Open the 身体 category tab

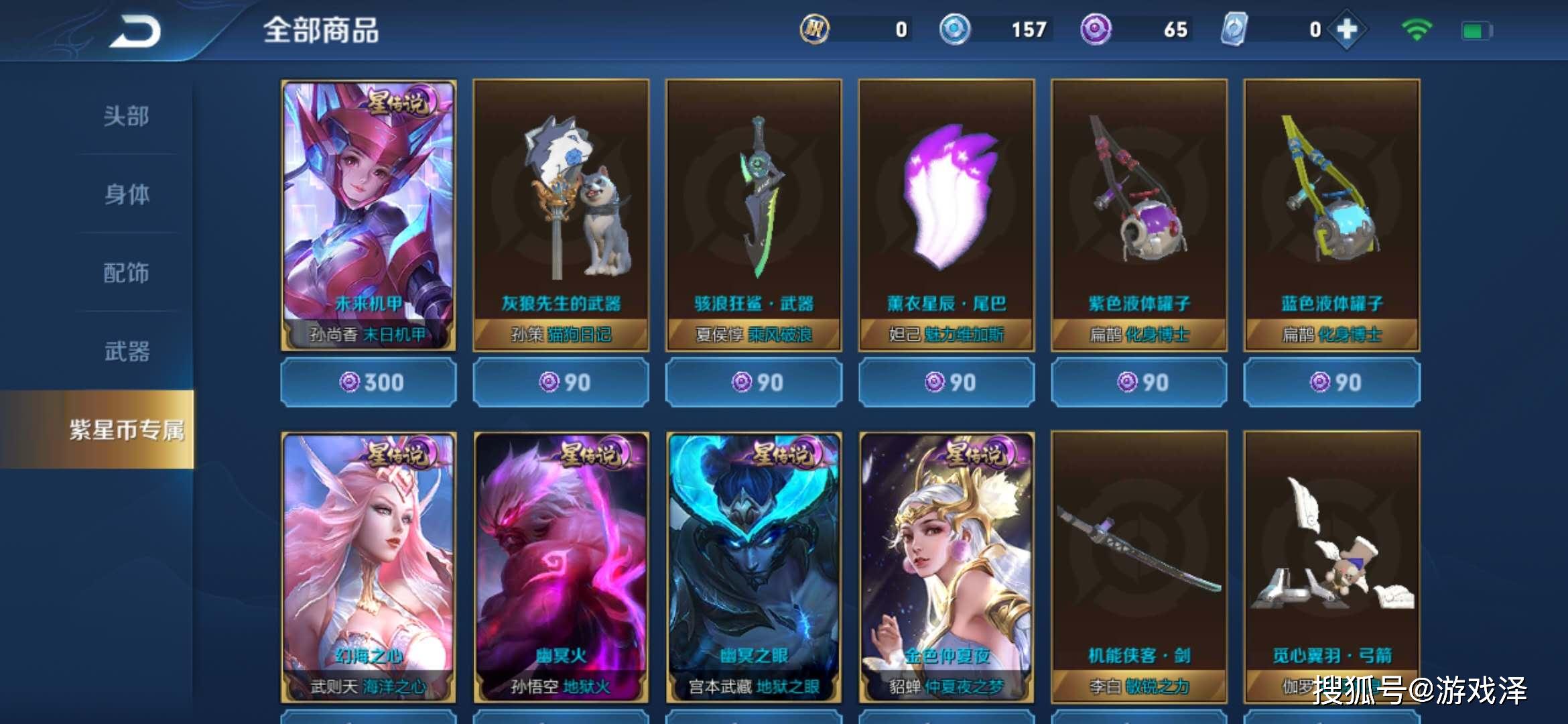(x=126, y=194)
